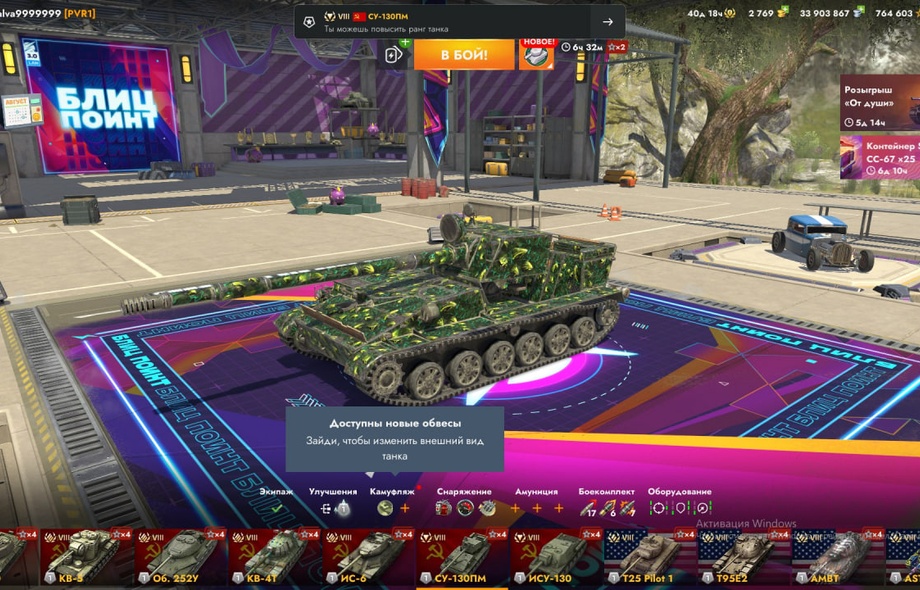This screenshot has height=590, width=920.
Task: Open the Улучшения (upgrades) section
Action: click(x=334, y=508)
